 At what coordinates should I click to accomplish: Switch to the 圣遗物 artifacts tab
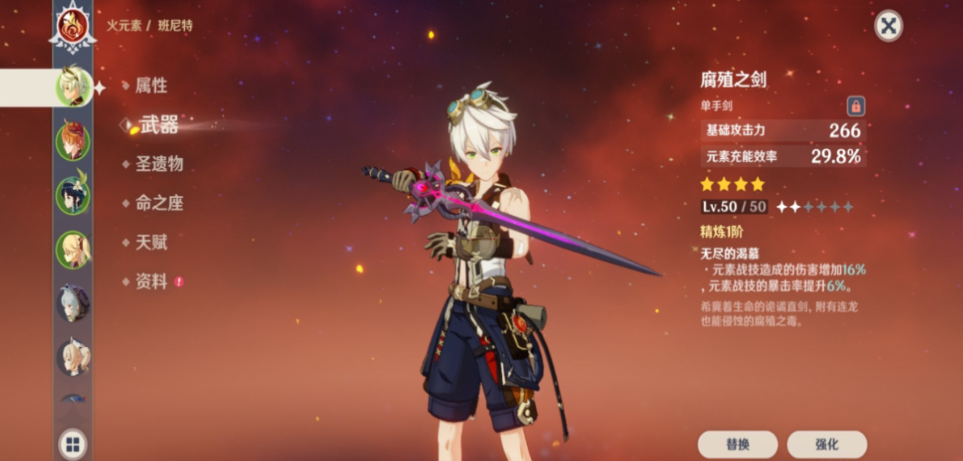pos(159,164)
